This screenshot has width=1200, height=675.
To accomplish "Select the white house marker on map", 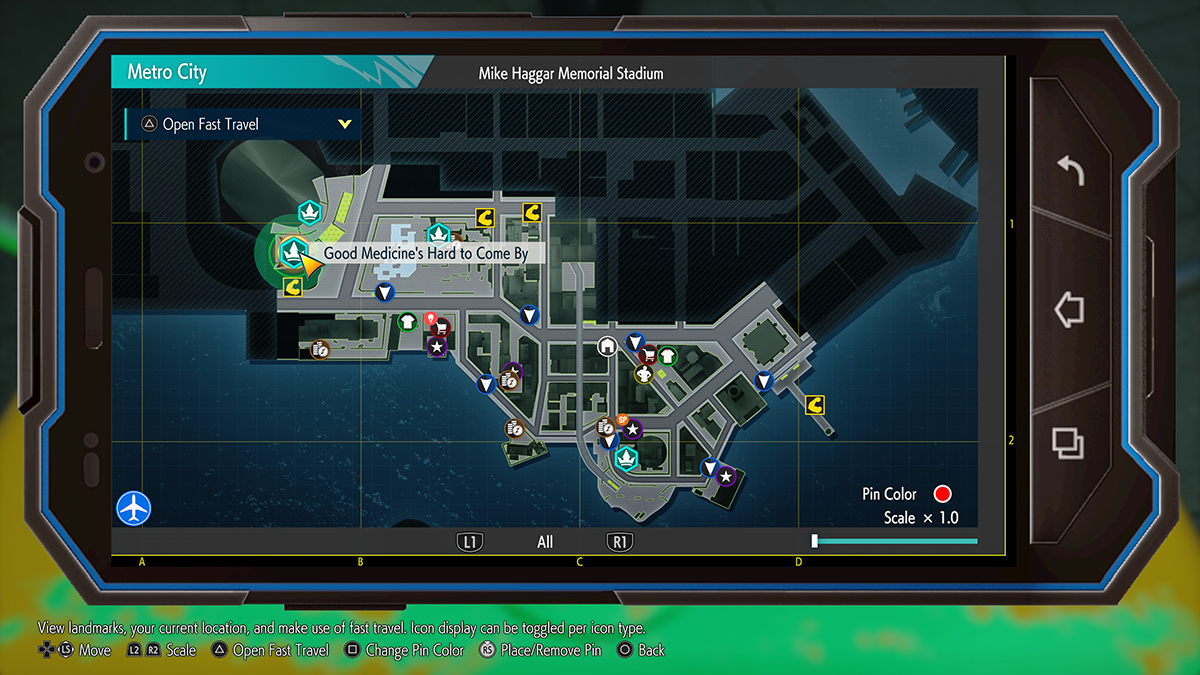I will [606, 346].
